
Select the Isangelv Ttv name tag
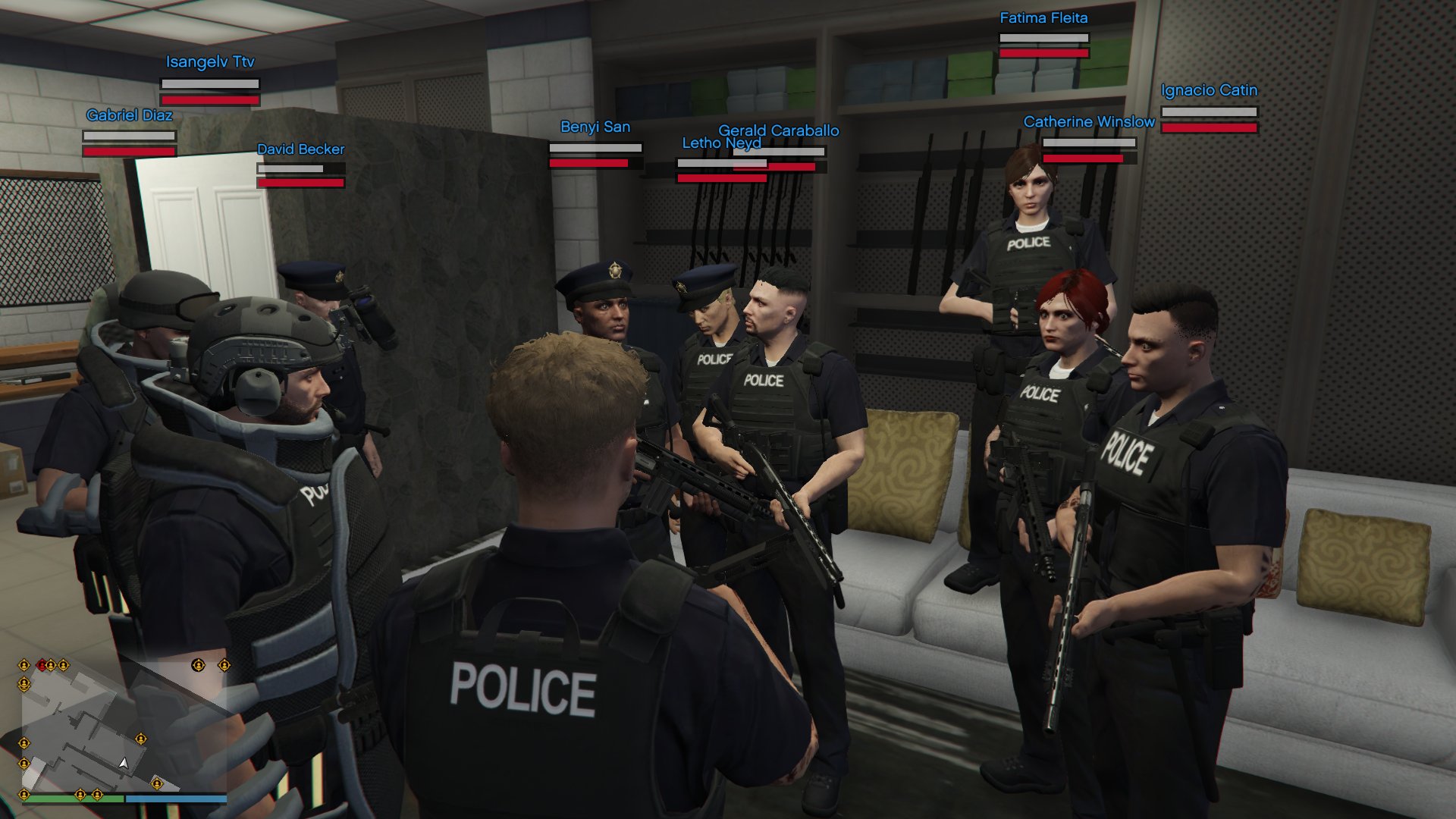(x=210, y=62)
